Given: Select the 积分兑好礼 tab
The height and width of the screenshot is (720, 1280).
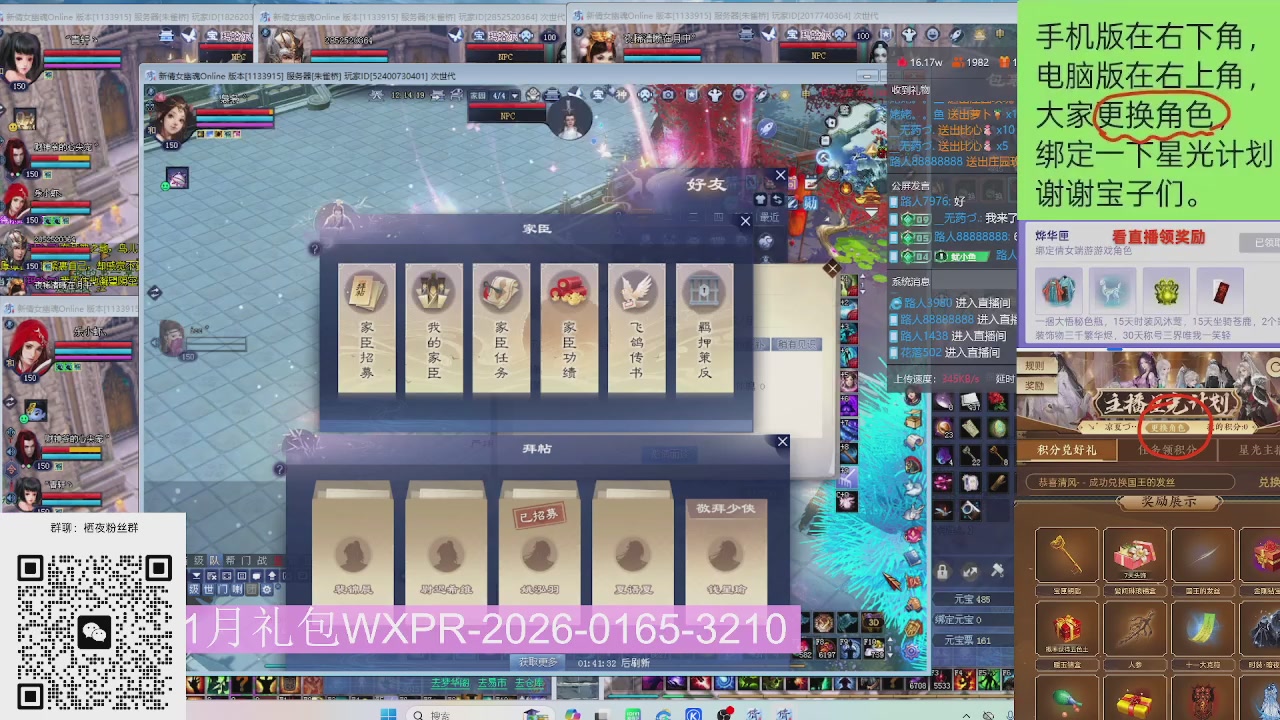Looking at the screenshot, I should point(1066,450).
